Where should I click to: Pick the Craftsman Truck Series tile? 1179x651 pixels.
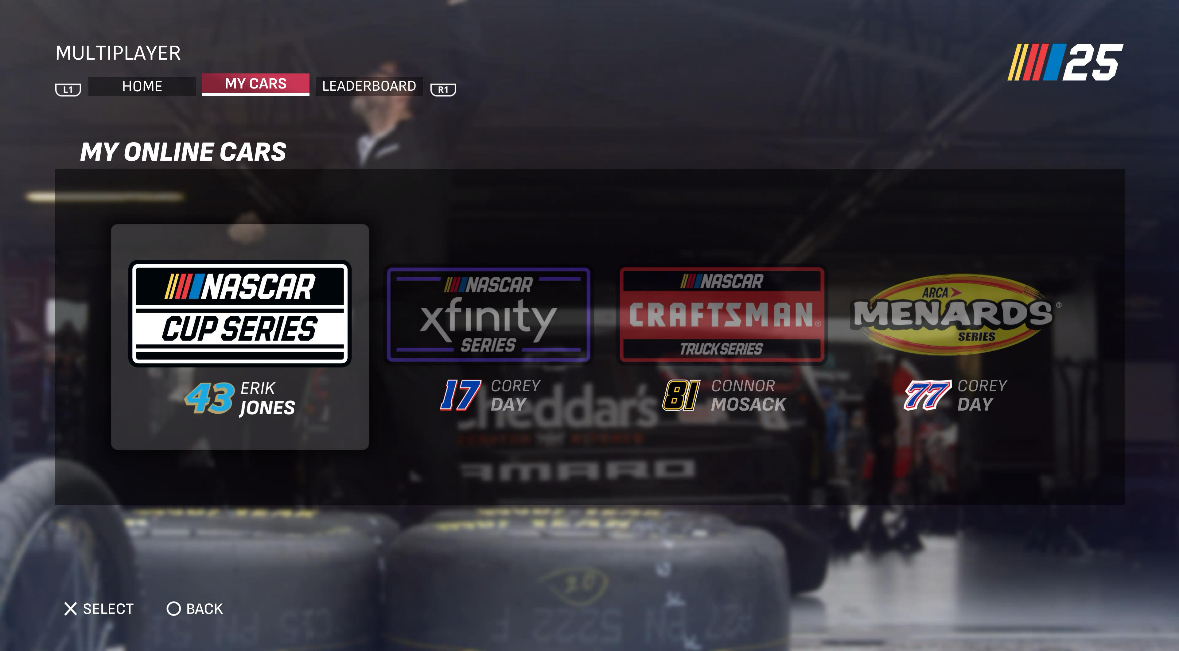pyautogui.click(x=722, y=337)
